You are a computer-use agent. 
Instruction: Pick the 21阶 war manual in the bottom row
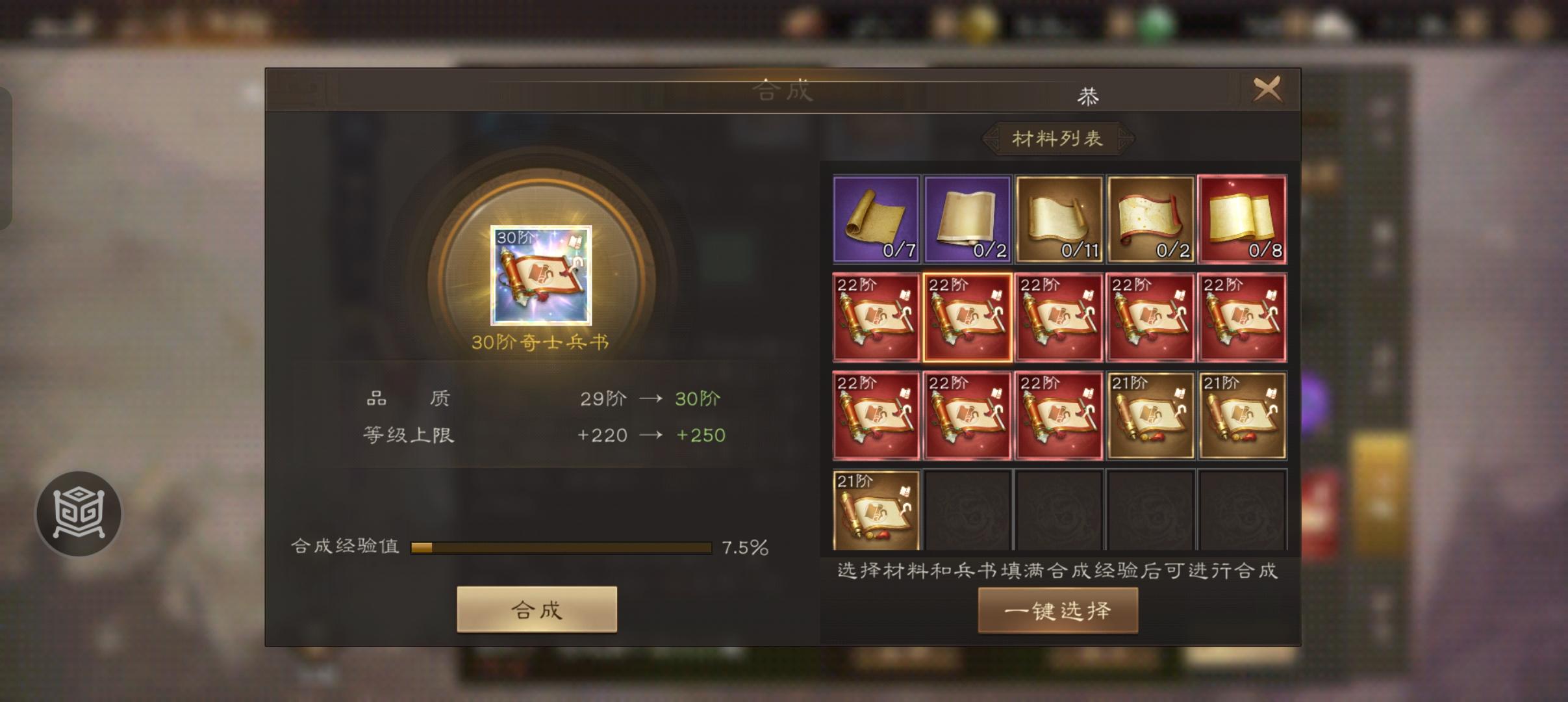point(877,510)
